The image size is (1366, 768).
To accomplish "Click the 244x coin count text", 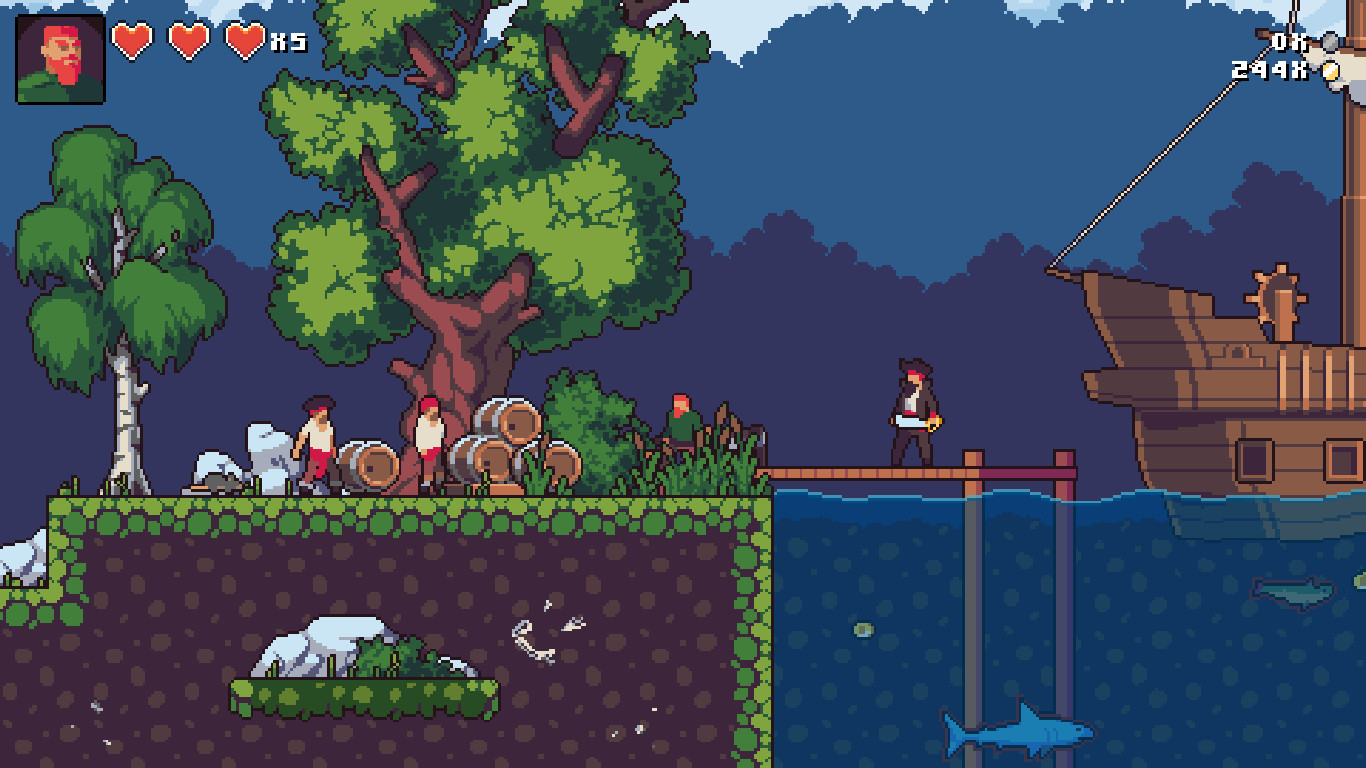I will (x=1267, y=70).
